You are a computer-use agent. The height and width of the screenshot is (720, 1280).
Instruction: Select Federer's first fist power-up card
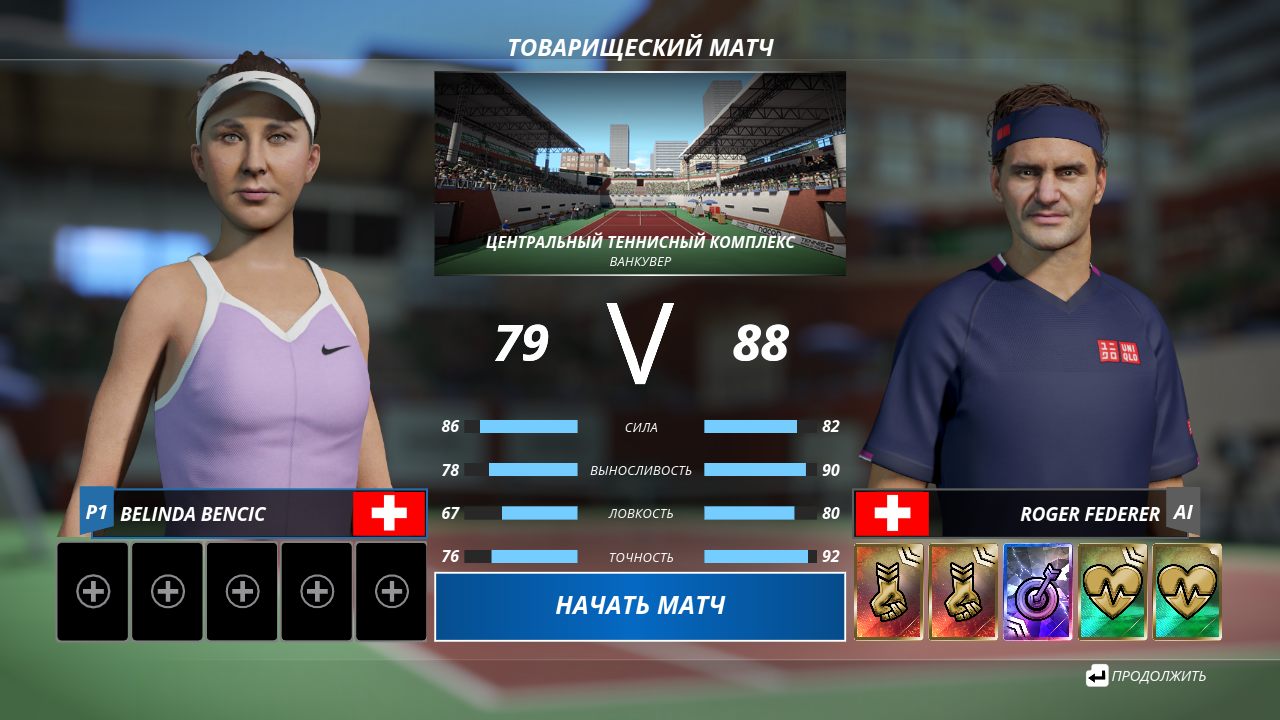(887, 593)
